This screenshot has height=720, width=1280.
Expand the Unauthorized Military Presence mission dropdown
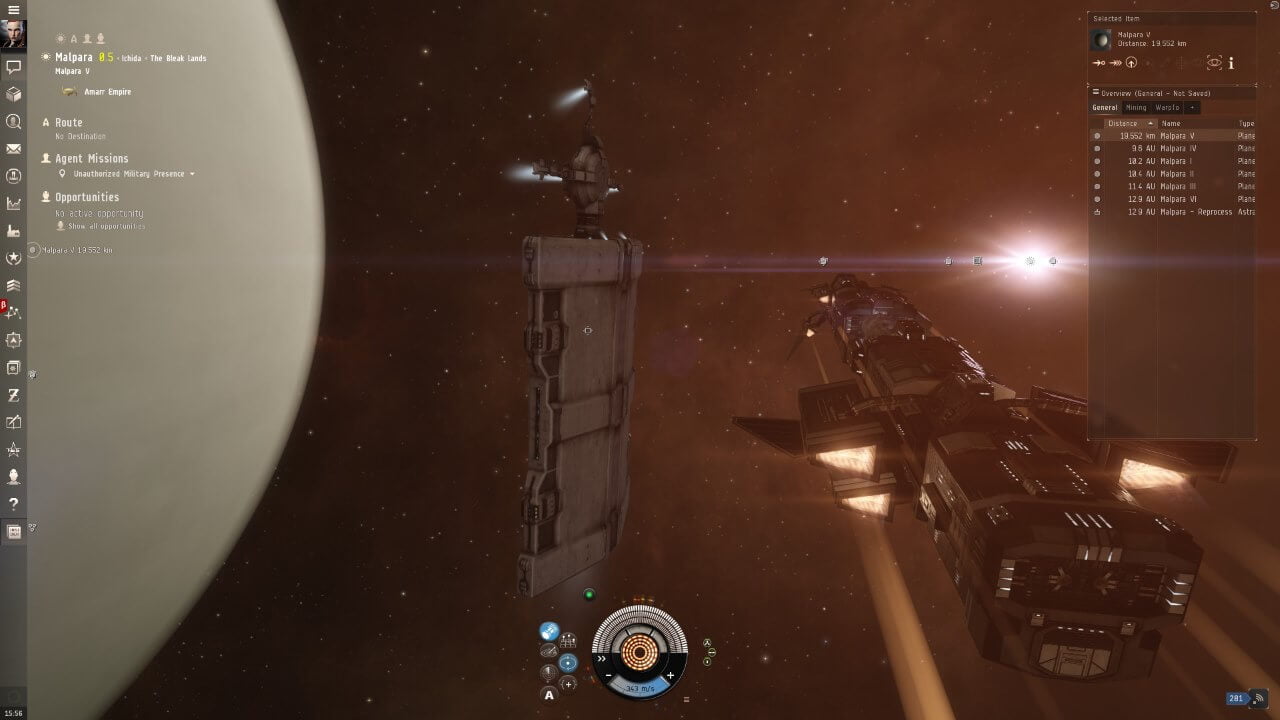192,174
